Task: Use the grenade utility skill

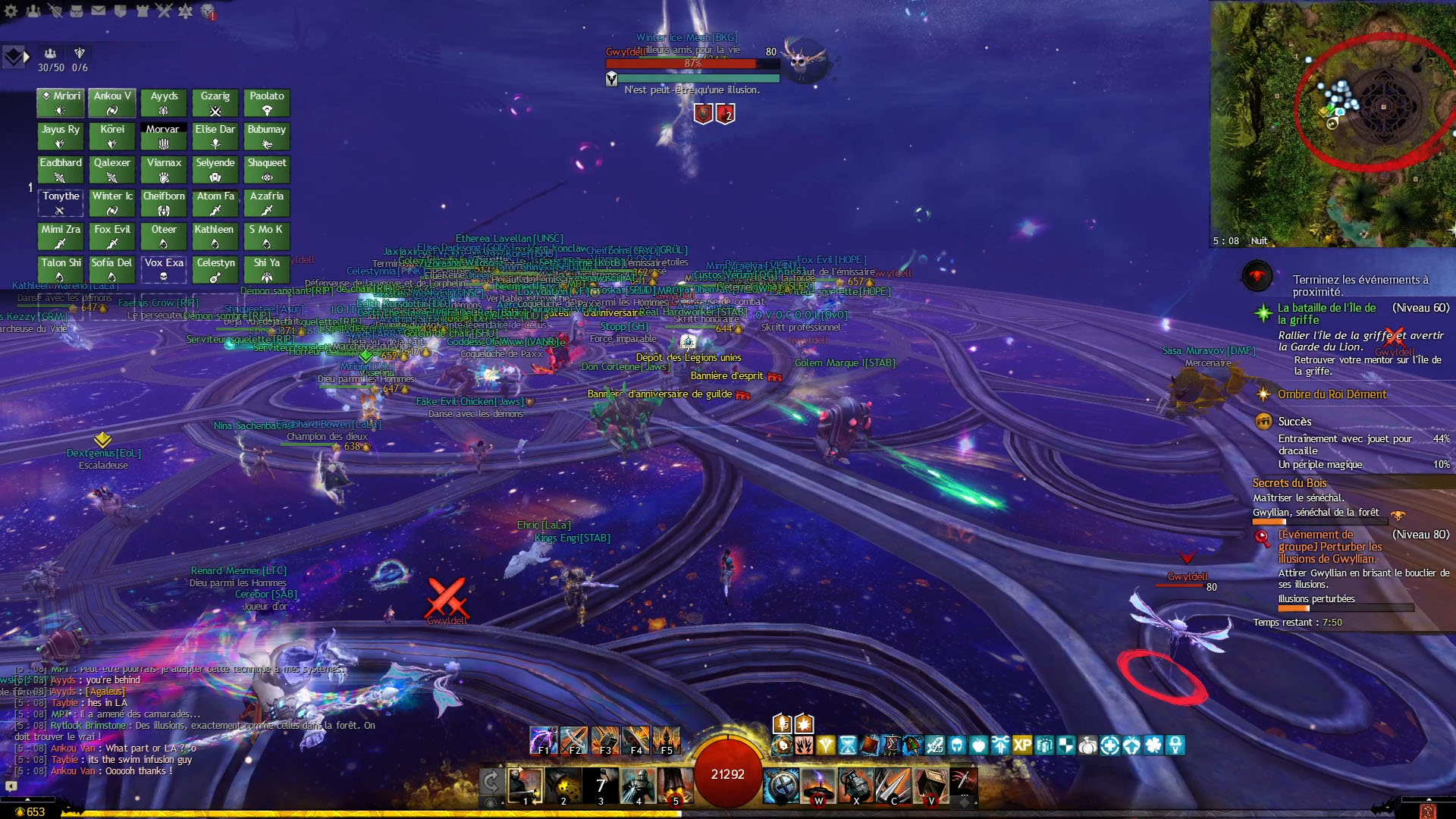Action: (x=855, y=786)
